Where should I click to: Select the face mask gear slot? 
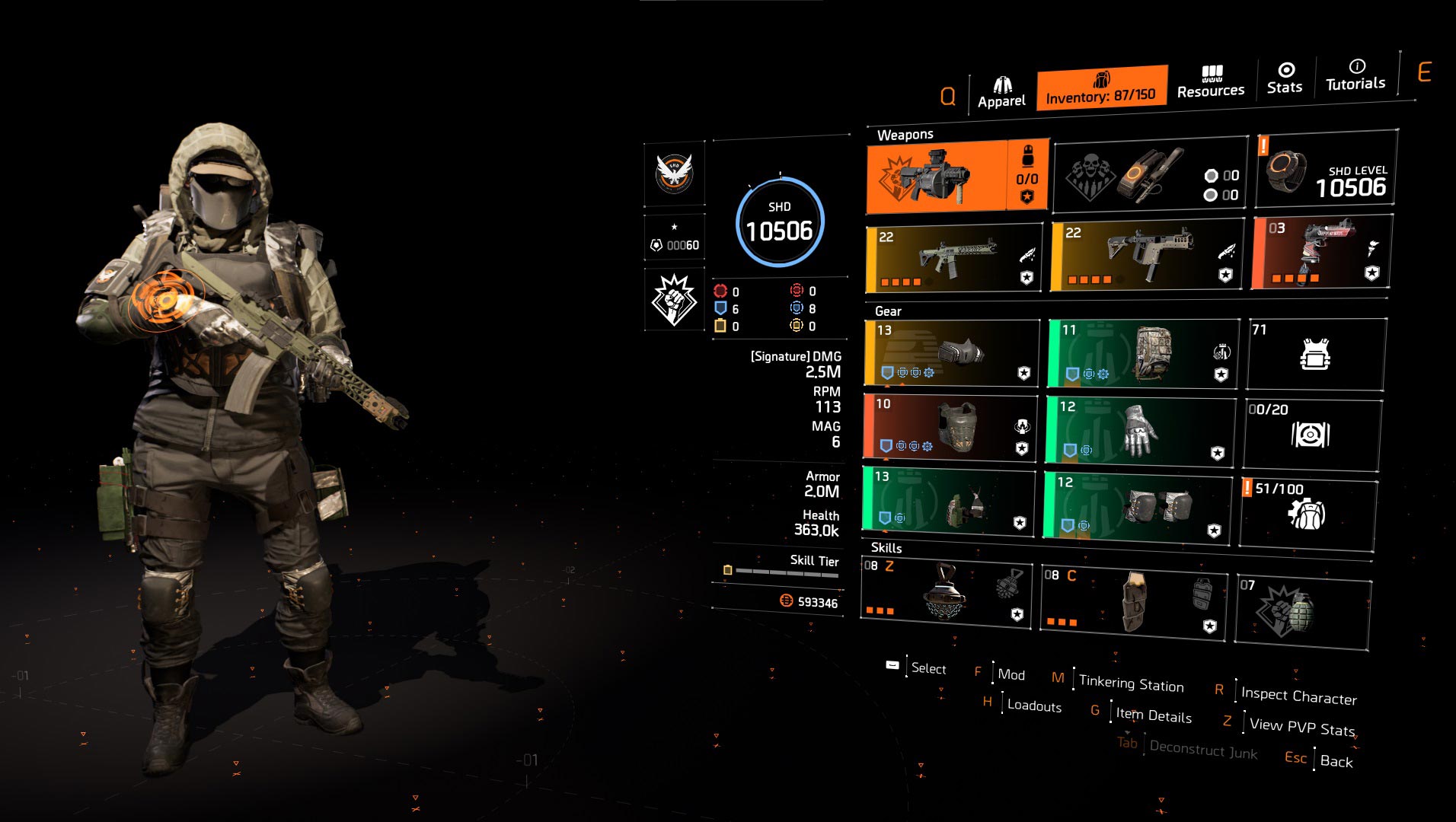[952, 354]
